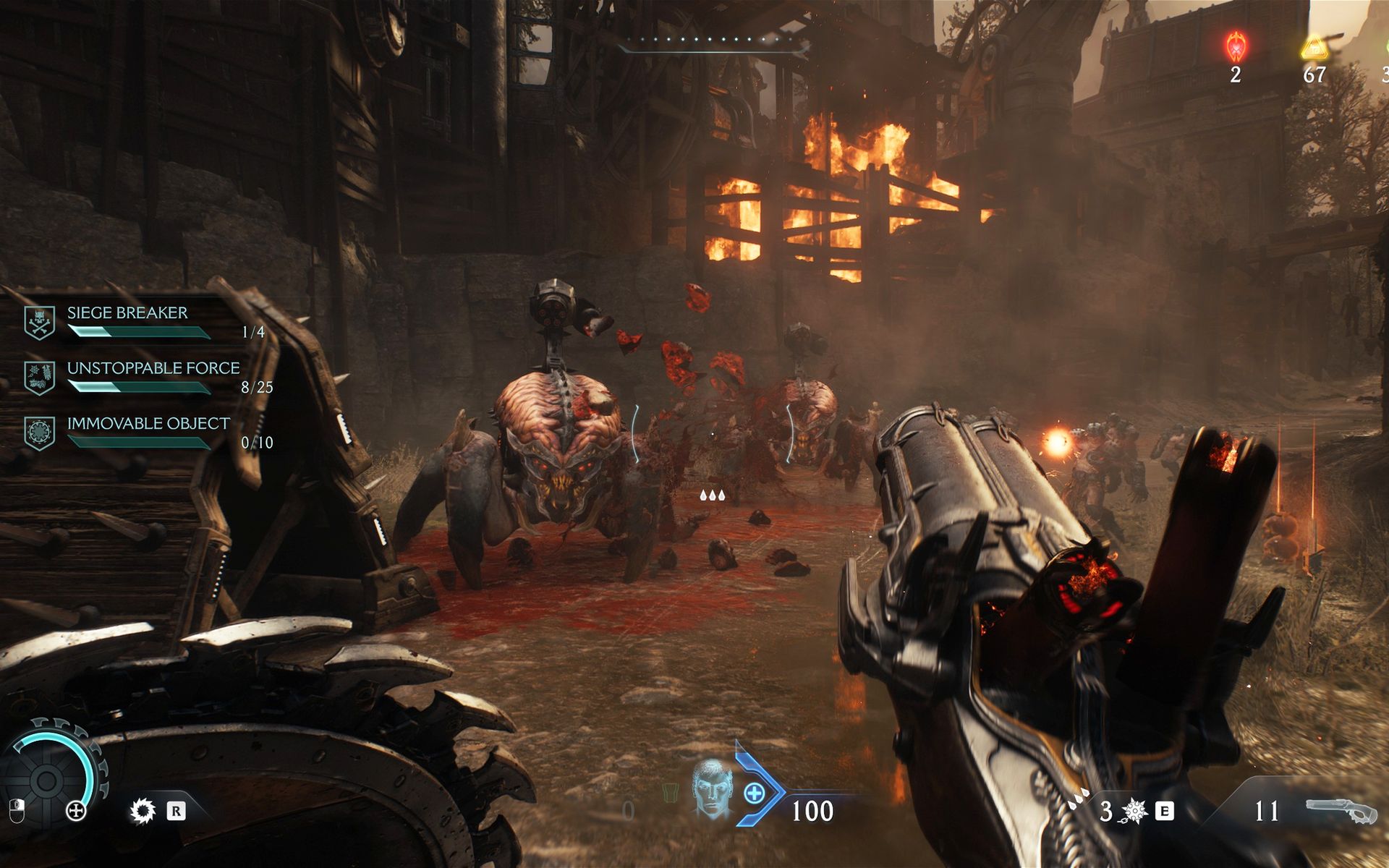The height and width of the screenshot is (868, 1389).
Task: Select the blue health cross icon
Action: tap(754, 793)
